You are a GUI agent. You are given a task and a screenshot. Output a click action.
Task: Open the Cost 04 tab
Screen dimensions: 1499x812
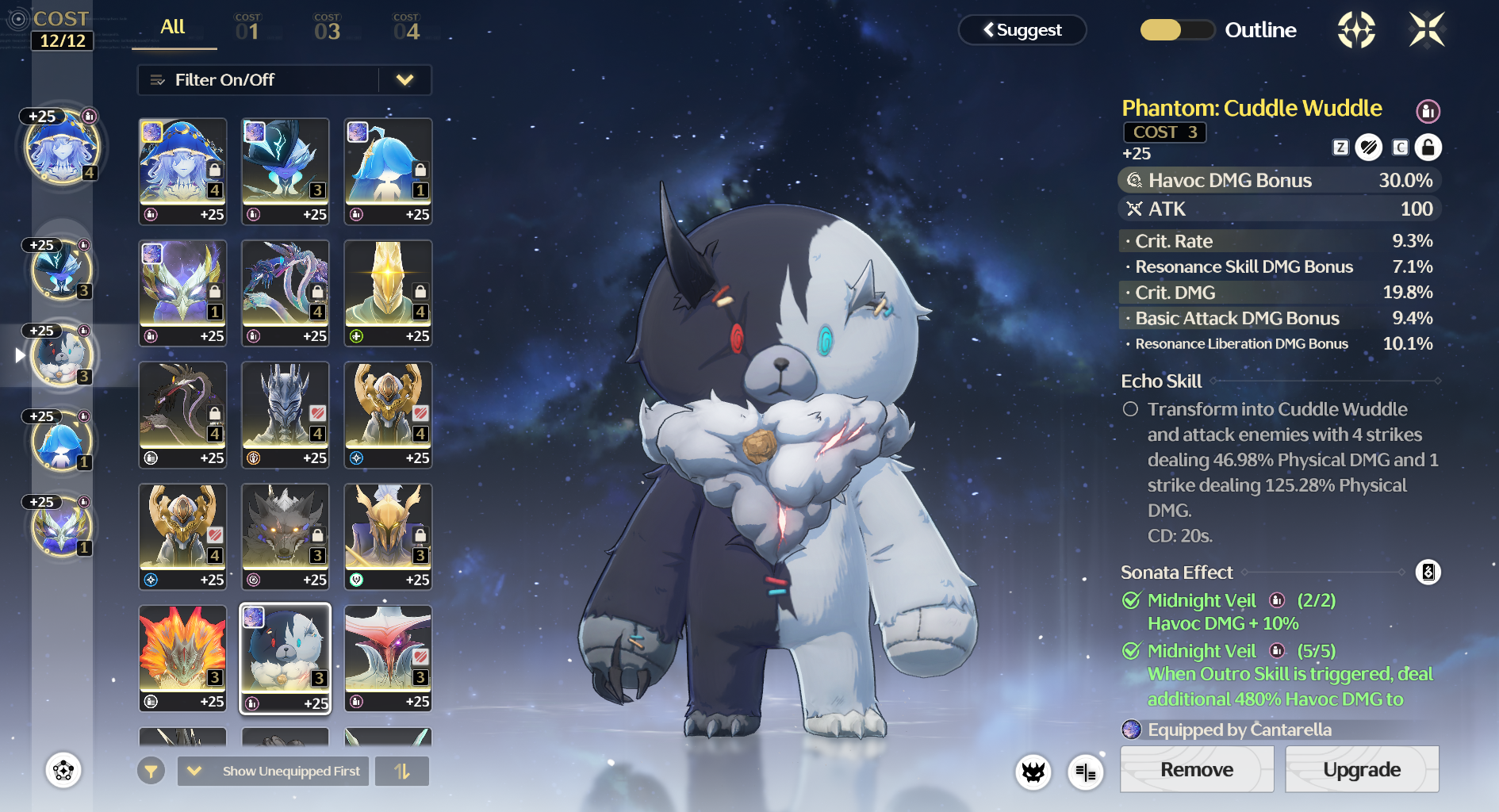[406, 29]
